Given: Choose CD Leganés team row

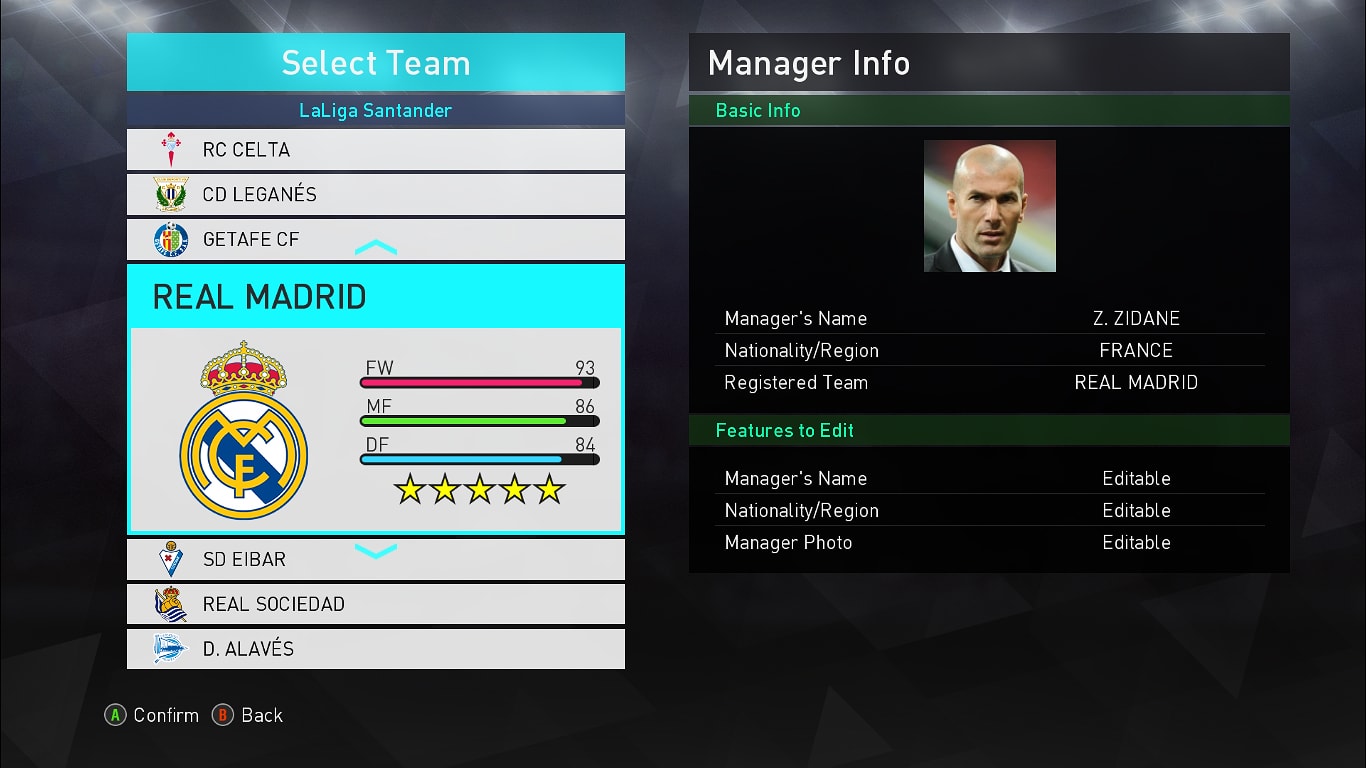Looking at the screenshot, I should point(375,194).
